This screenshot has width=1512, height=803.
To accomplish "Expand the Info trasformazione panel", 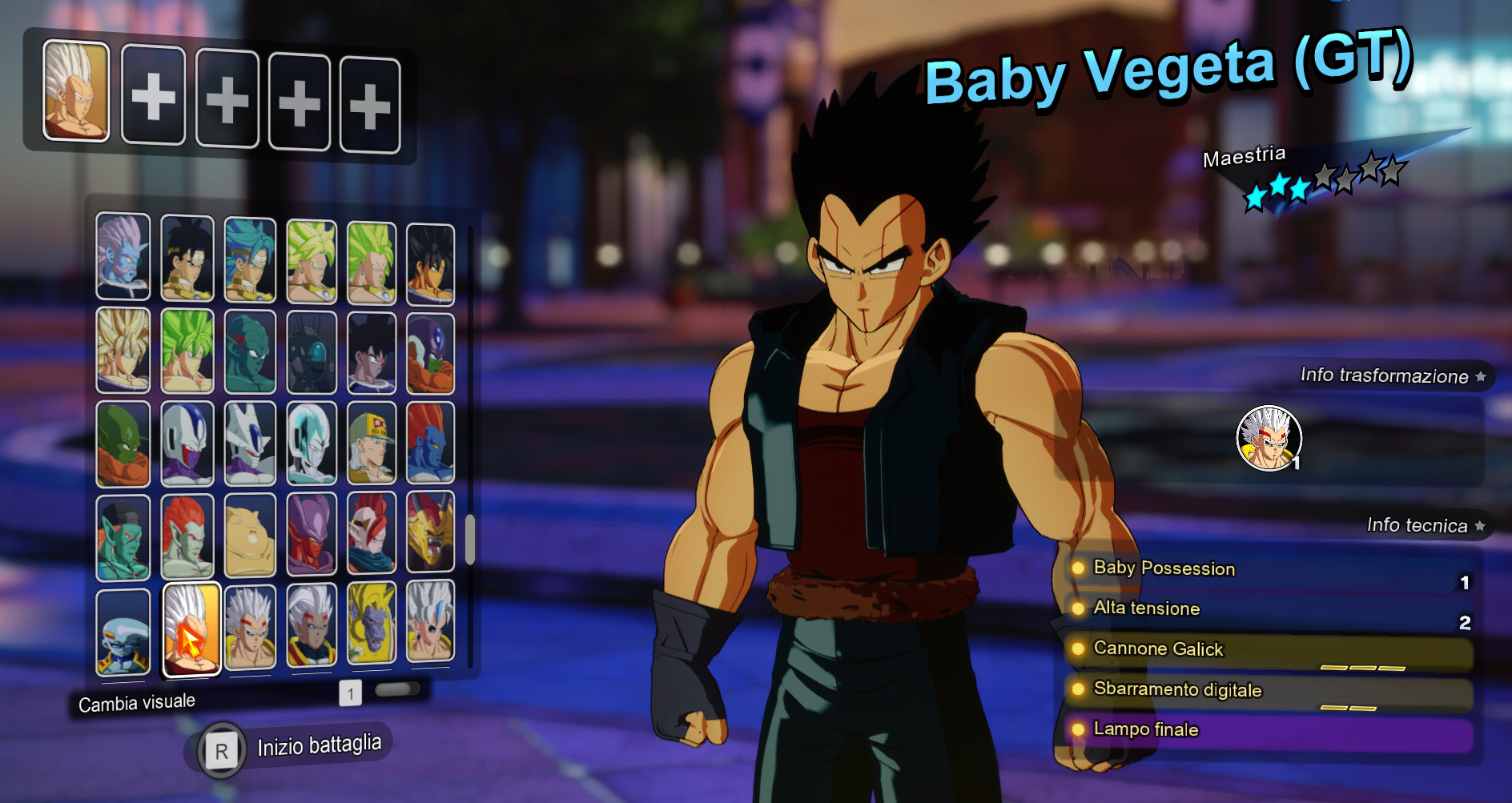I will coord(1393,375).
